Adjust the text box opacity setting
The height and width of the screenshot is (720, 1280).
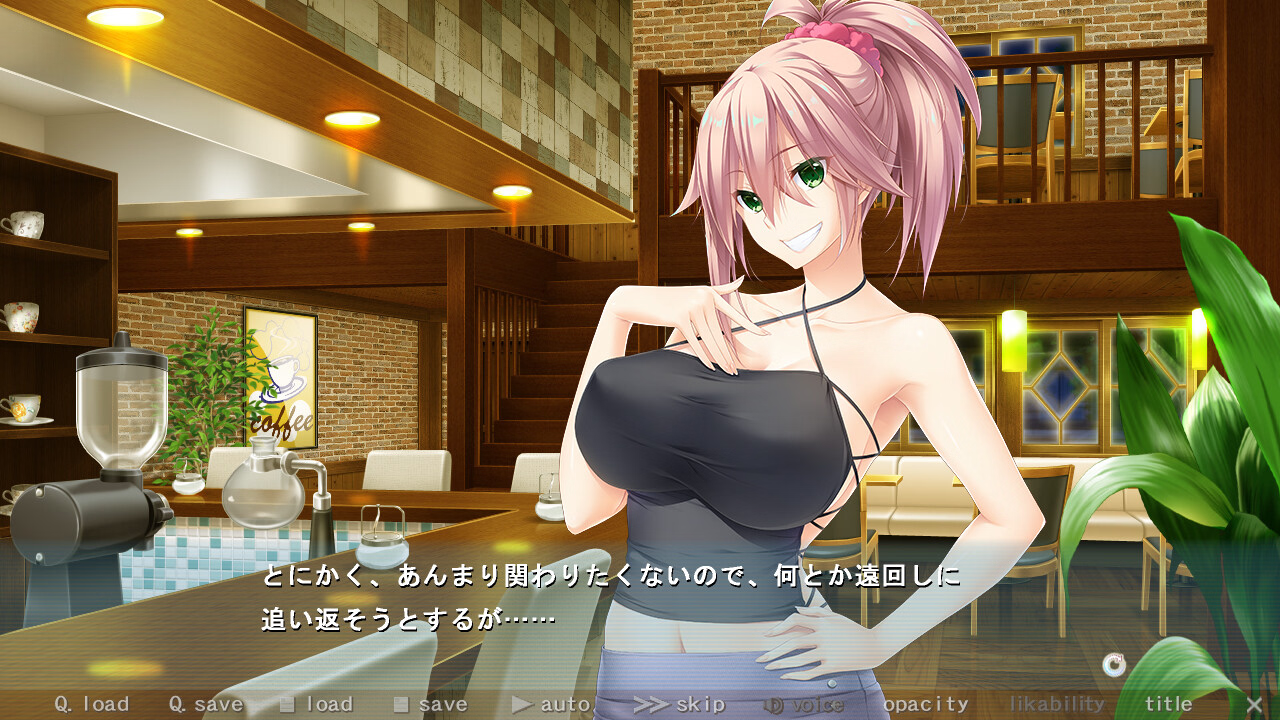[926, 704]
